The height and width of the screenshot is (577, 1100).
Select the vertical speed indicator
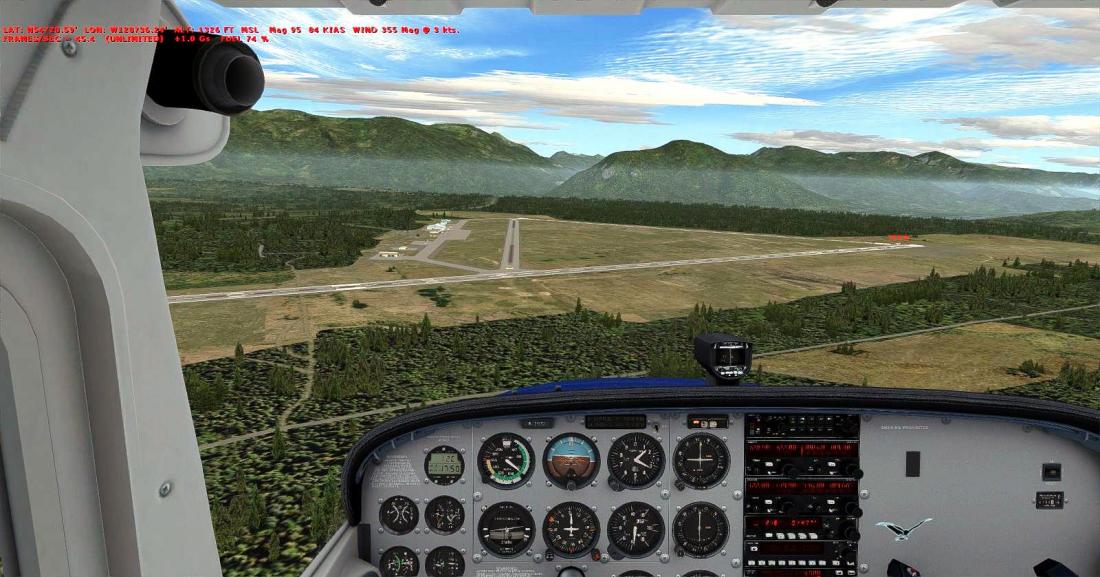pyautogui.click(x=636, y=528)
